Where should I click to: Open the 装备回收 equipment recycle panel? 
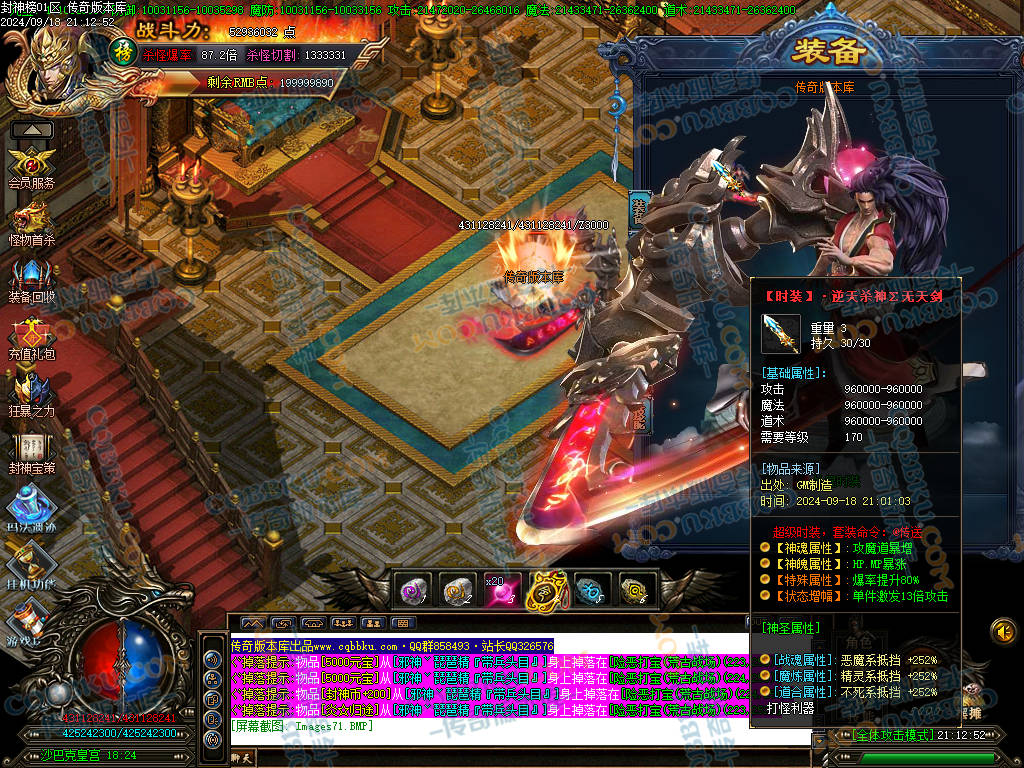coord(31,276)
